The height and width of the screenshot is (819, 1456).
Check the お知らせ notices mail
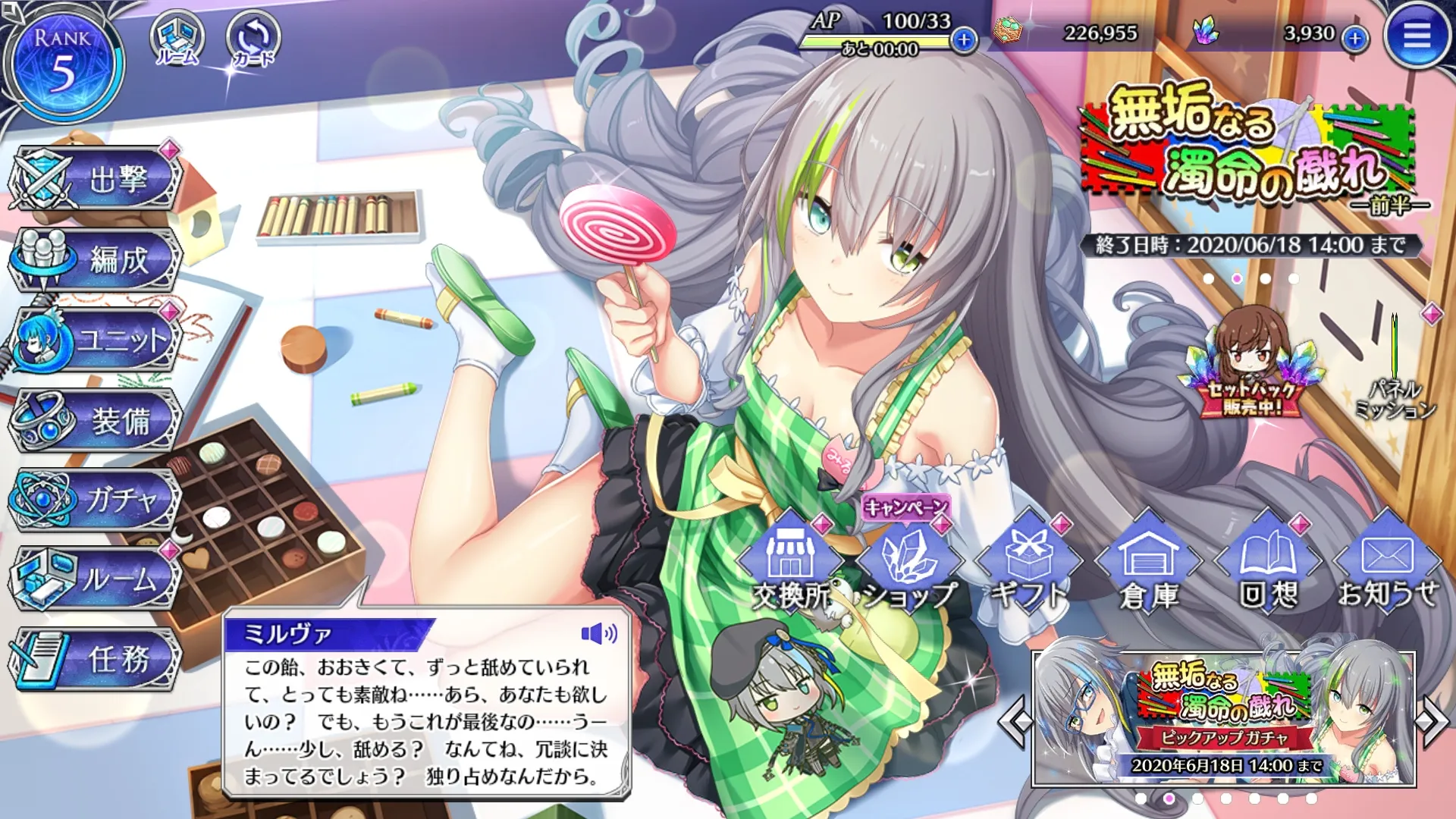coord(1387,565)
